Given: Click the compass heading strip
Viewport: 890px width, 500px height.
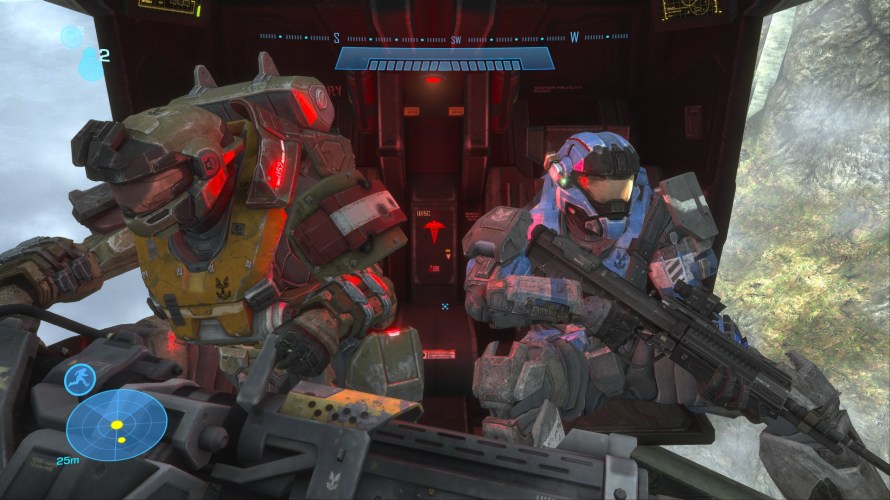Looking at the screenshot, I should 444,38.
